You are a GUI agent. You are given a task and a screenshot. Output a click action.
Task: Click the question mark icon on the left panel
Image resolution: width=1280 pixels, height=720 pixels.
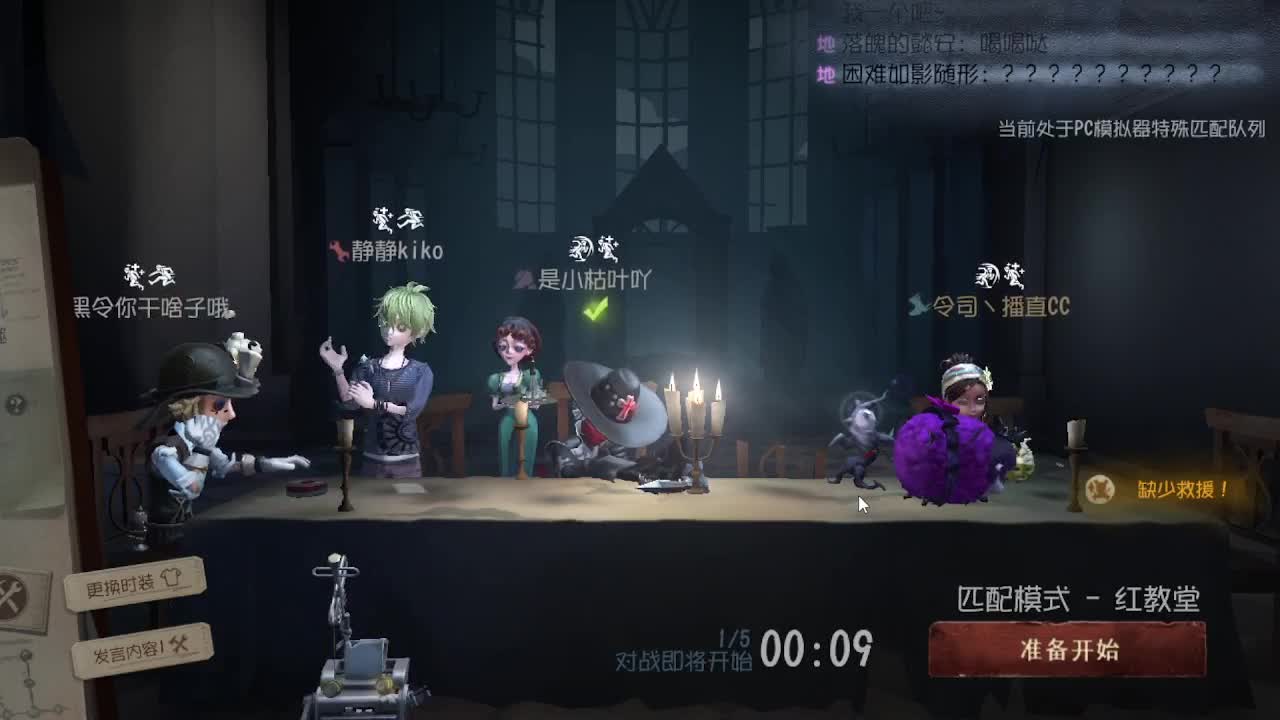tap(15, 404)
